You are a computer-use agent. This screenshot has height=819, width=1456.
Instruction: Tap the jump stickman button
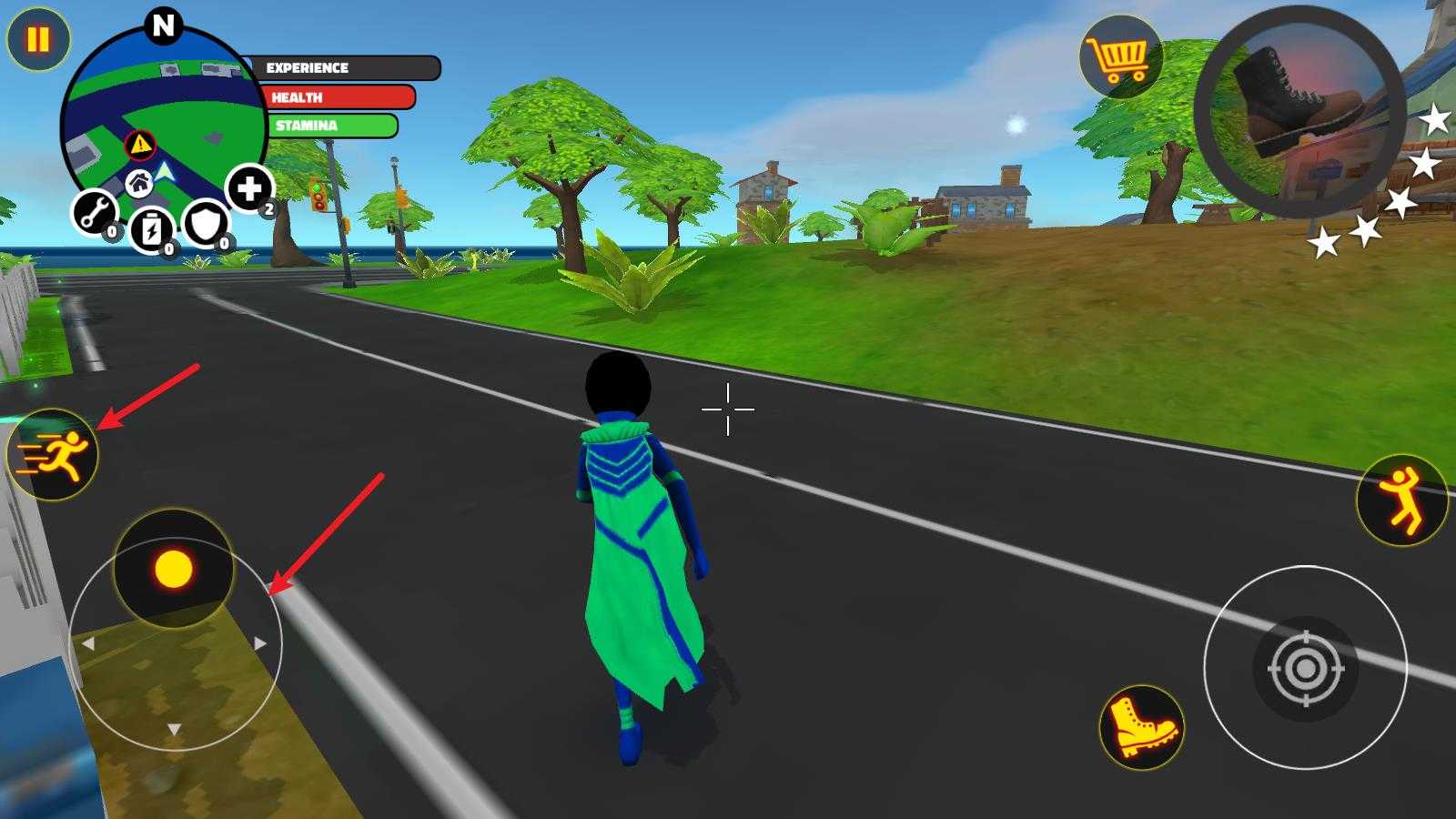1401,499
